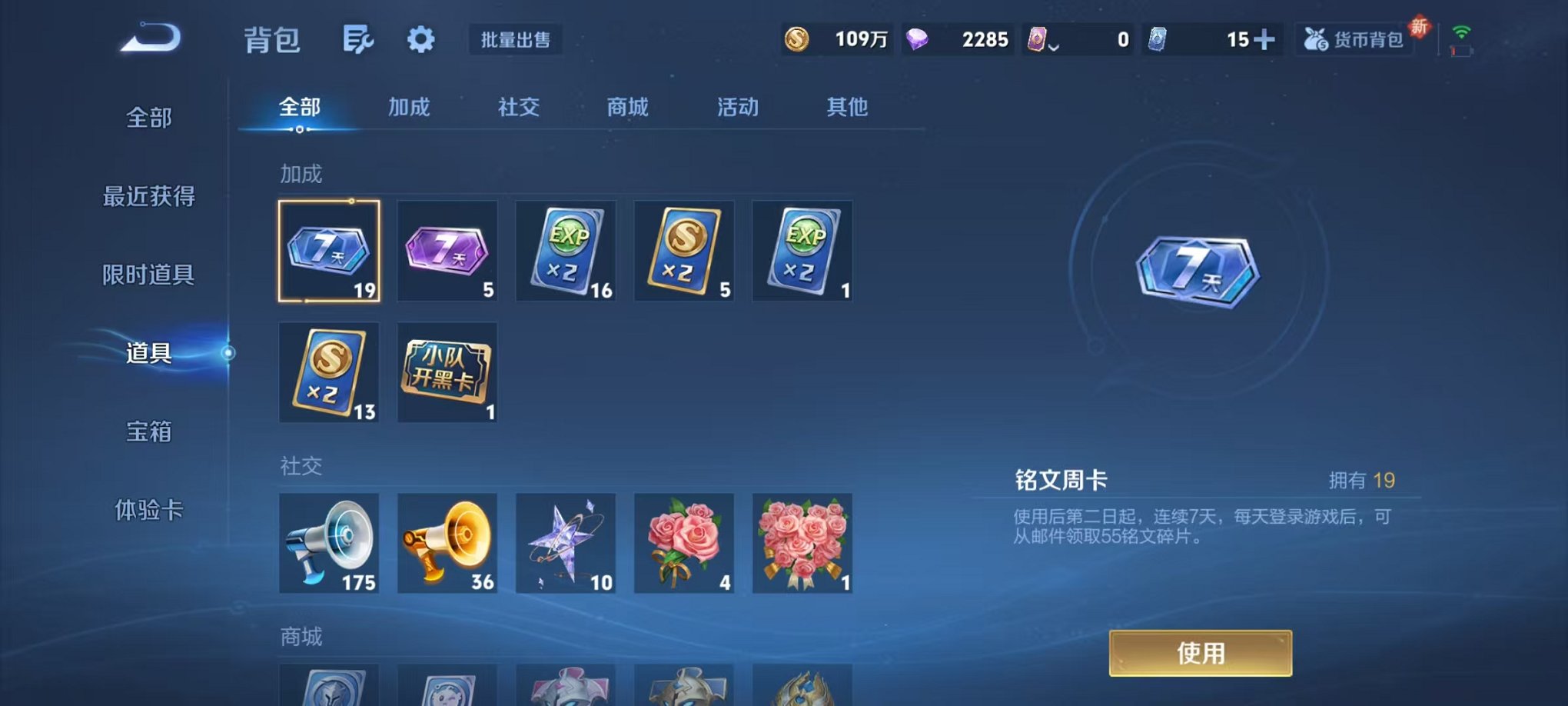Select the silver megaphone item
This screenshot has height=706, width=1568.
coord(329,544)
